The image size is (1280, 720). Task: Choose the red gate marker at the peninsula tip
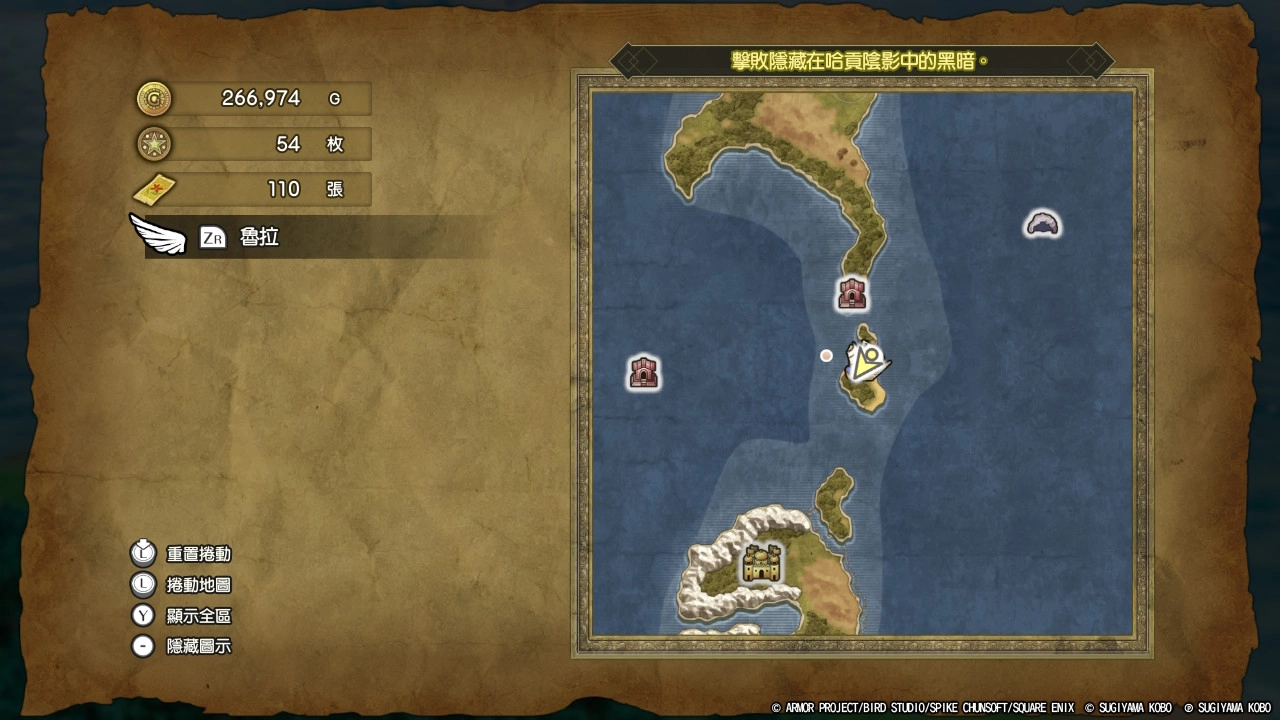point(852,293)
